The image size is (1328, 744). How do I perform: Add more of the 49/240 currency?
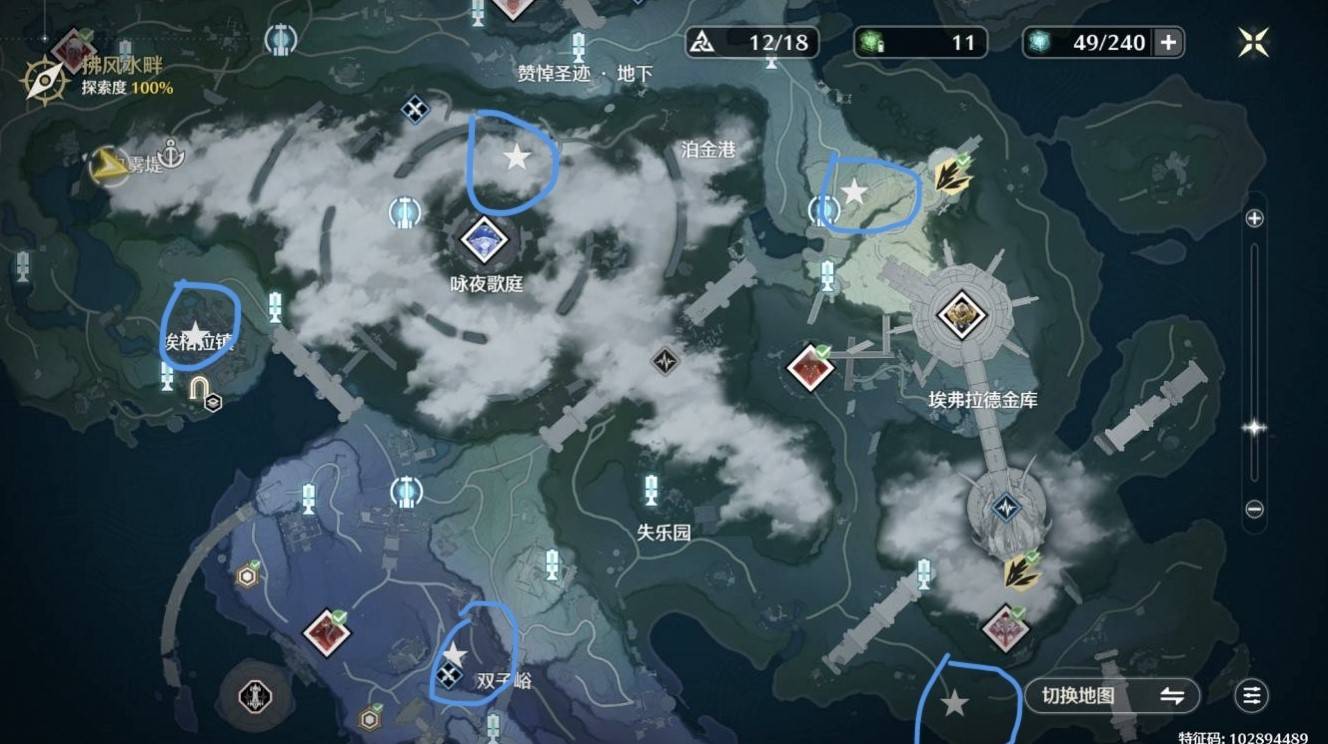1167,42
